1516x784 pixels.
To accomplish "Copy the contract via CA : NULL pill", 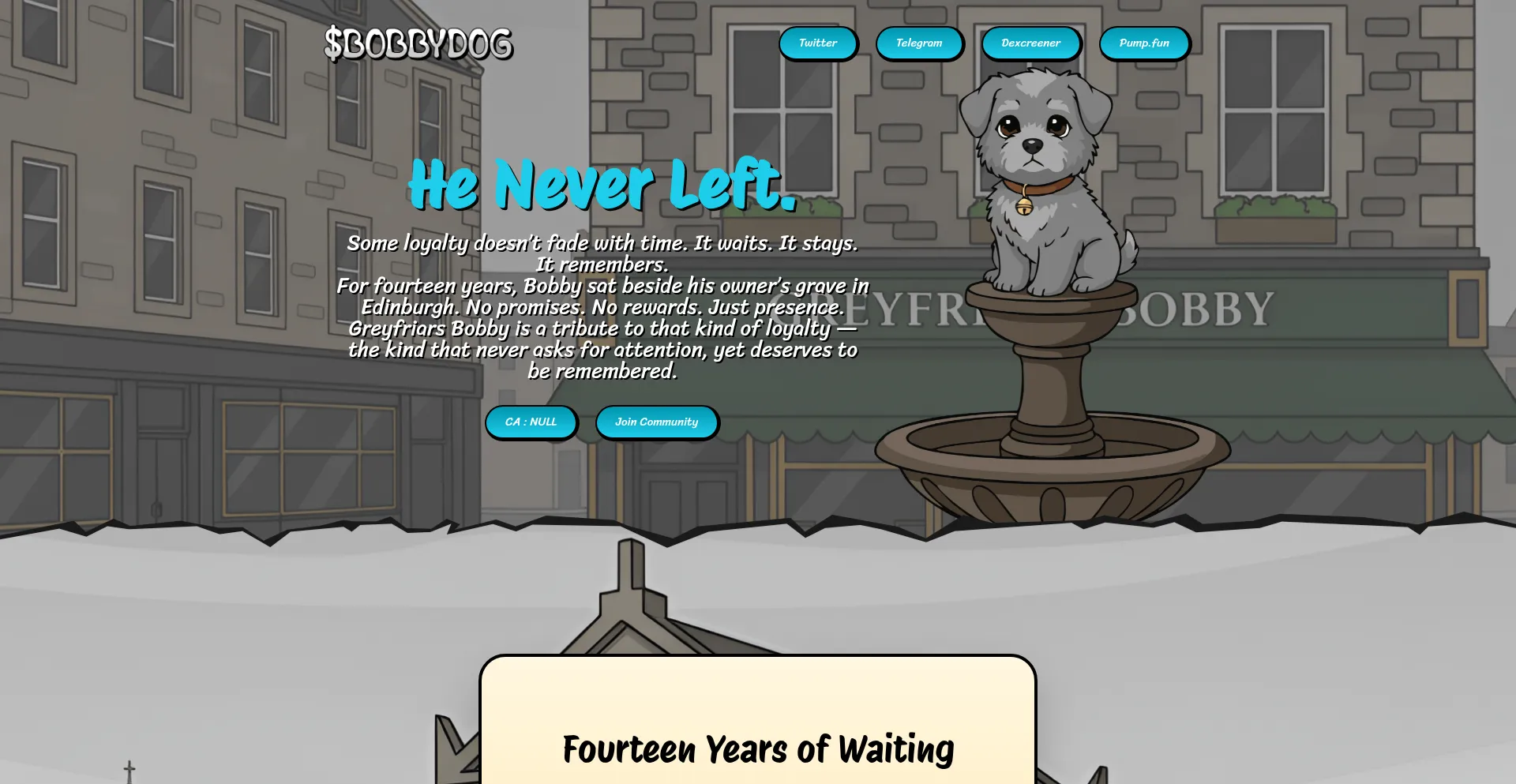I will click(x=531, y=422).
